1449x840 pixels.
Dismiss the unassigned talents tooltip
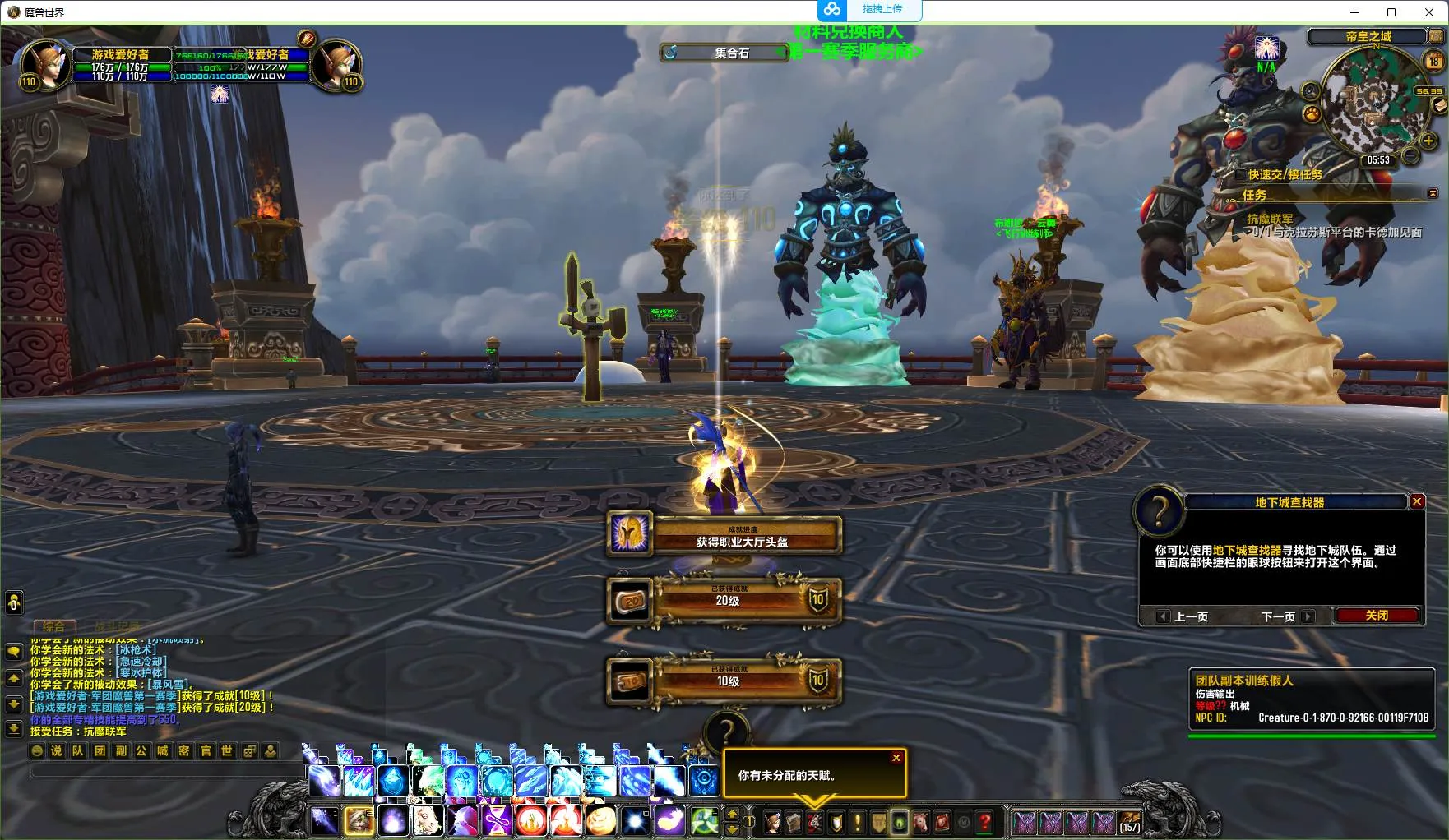click(896, 758)
